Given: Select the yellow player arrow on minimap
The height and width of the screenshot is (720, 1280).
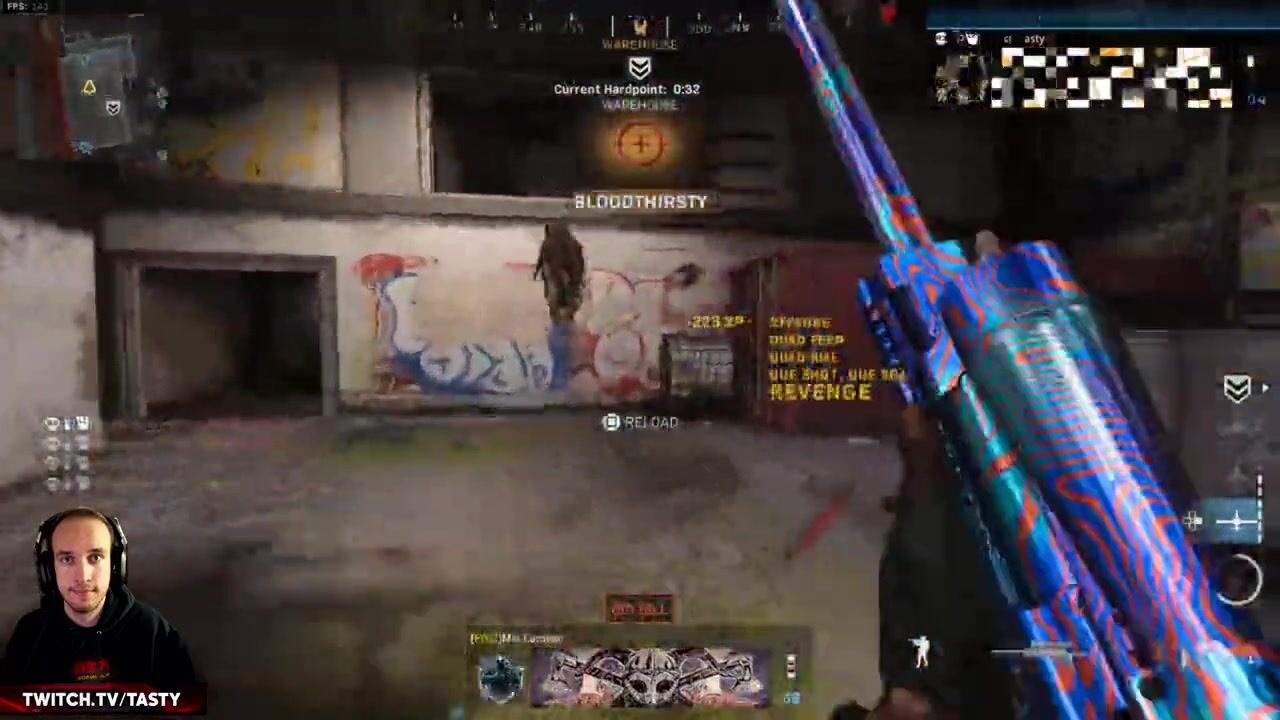Looking at the screenshot, I should click(x=89, y=88).
